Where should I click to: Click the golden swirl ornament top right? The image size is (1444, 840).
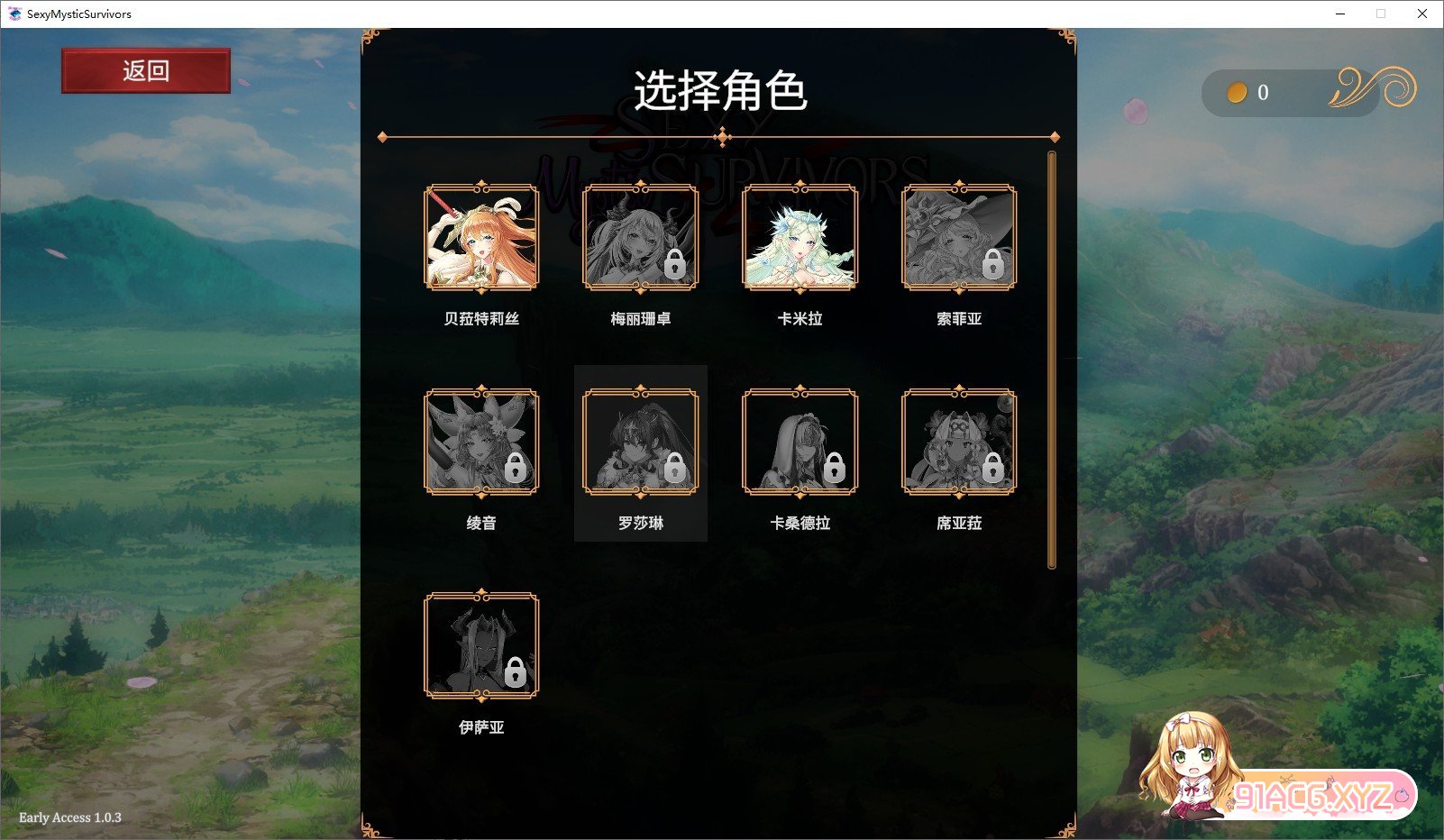[x=1372, y=92]
